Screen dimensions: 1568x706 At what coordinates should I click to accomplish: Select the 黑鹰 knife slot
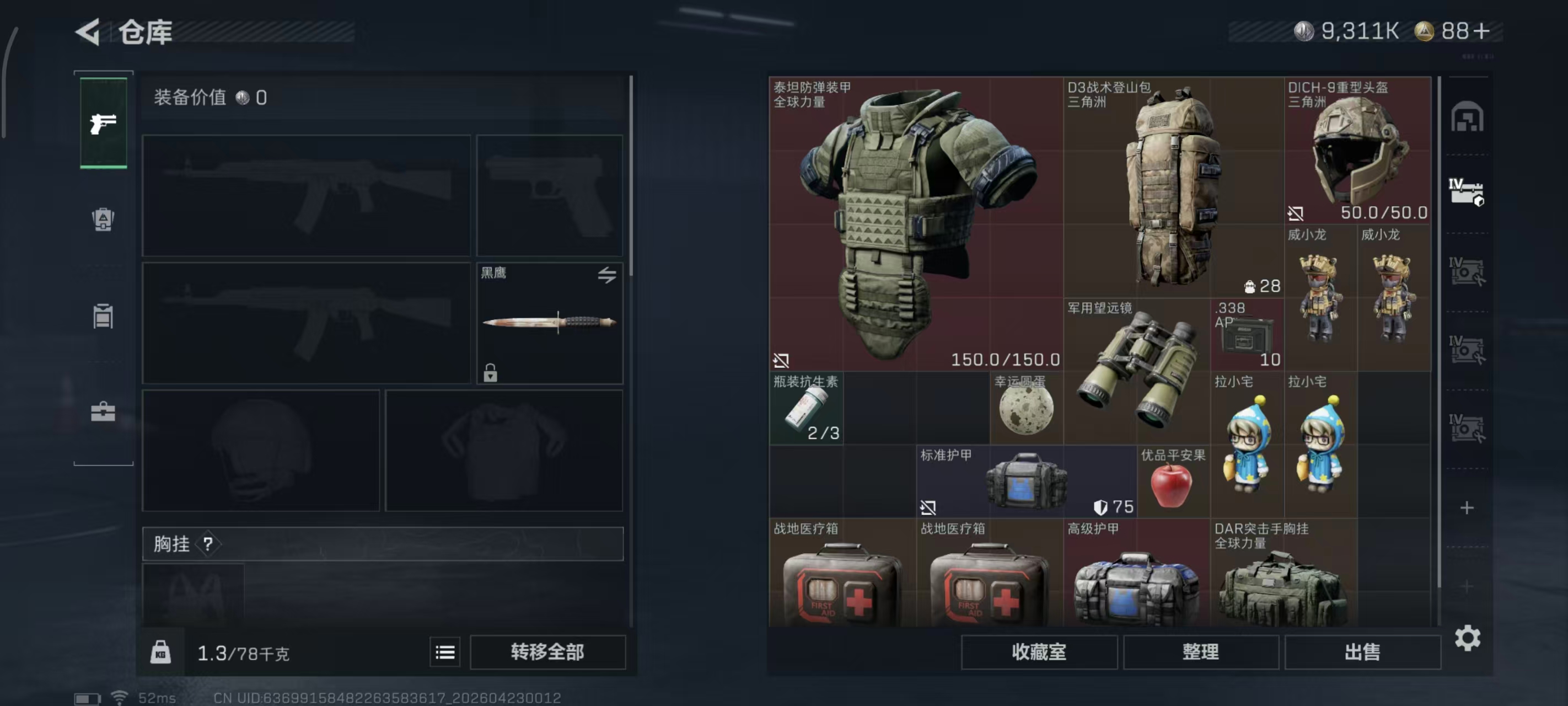tap(549, 322)
